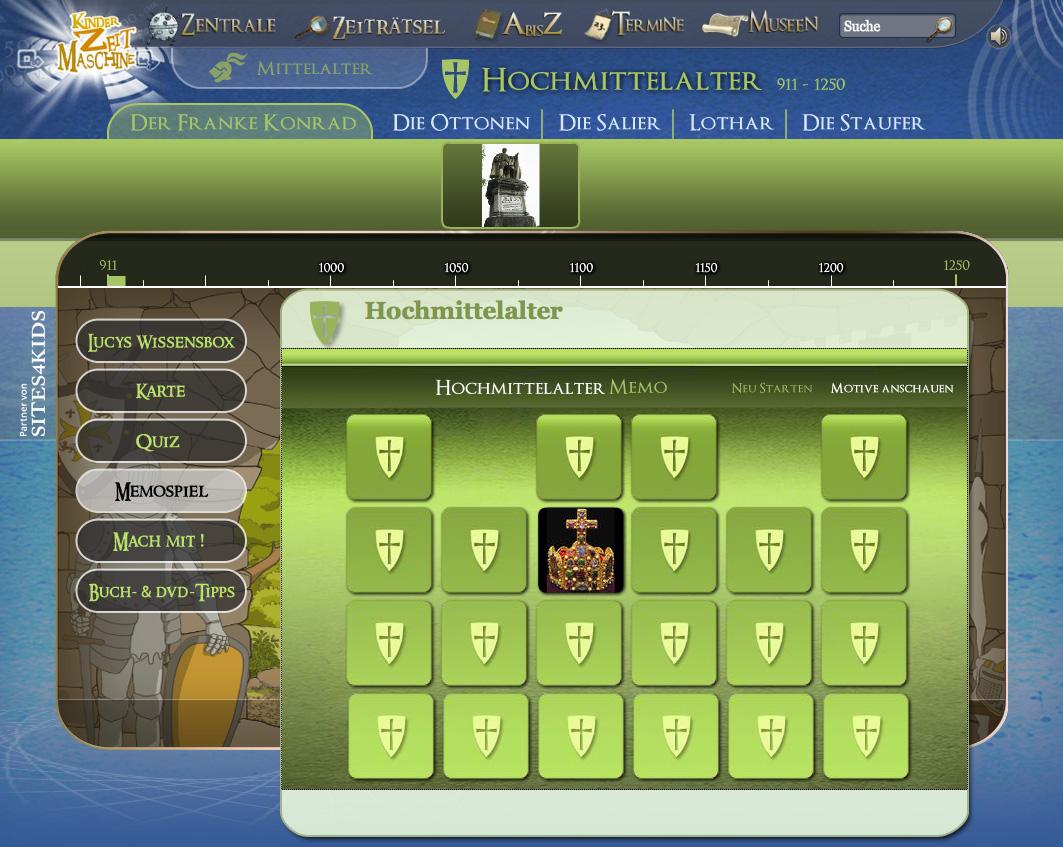This screenshot has height=847, width=1063.
Task: Open the Lothar tab
Action: (730, 123)
